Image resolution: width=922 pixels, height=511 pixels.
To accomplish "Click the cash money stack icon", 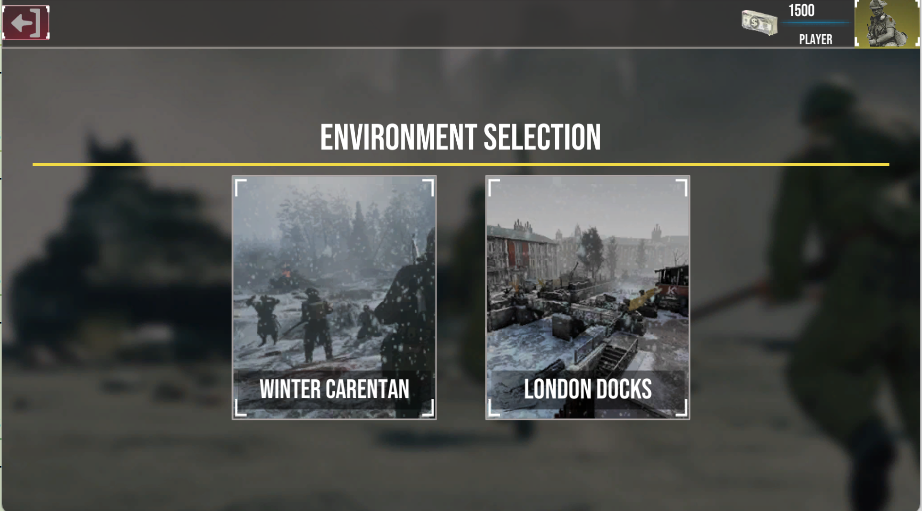I will [760, 24].
